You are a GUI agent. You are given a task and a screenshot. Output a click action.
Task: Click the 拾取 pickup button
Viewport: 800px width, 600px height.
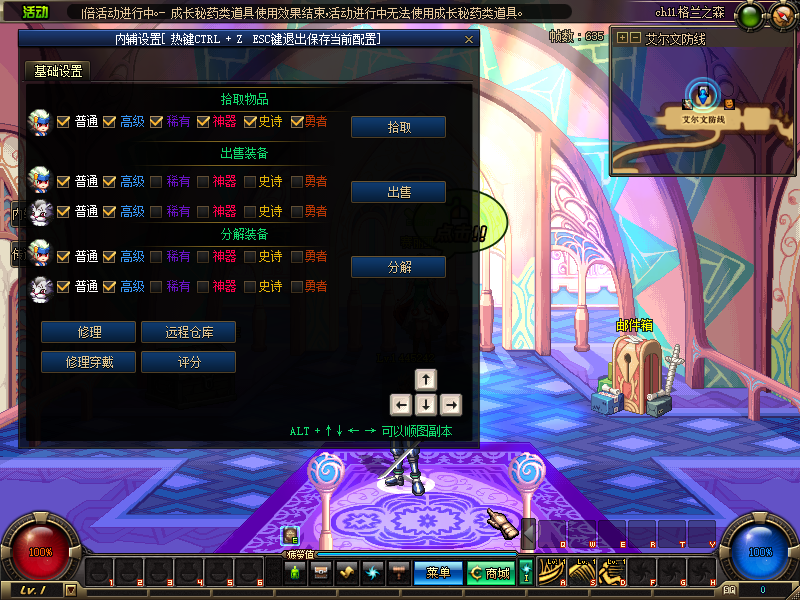[398, 127]
